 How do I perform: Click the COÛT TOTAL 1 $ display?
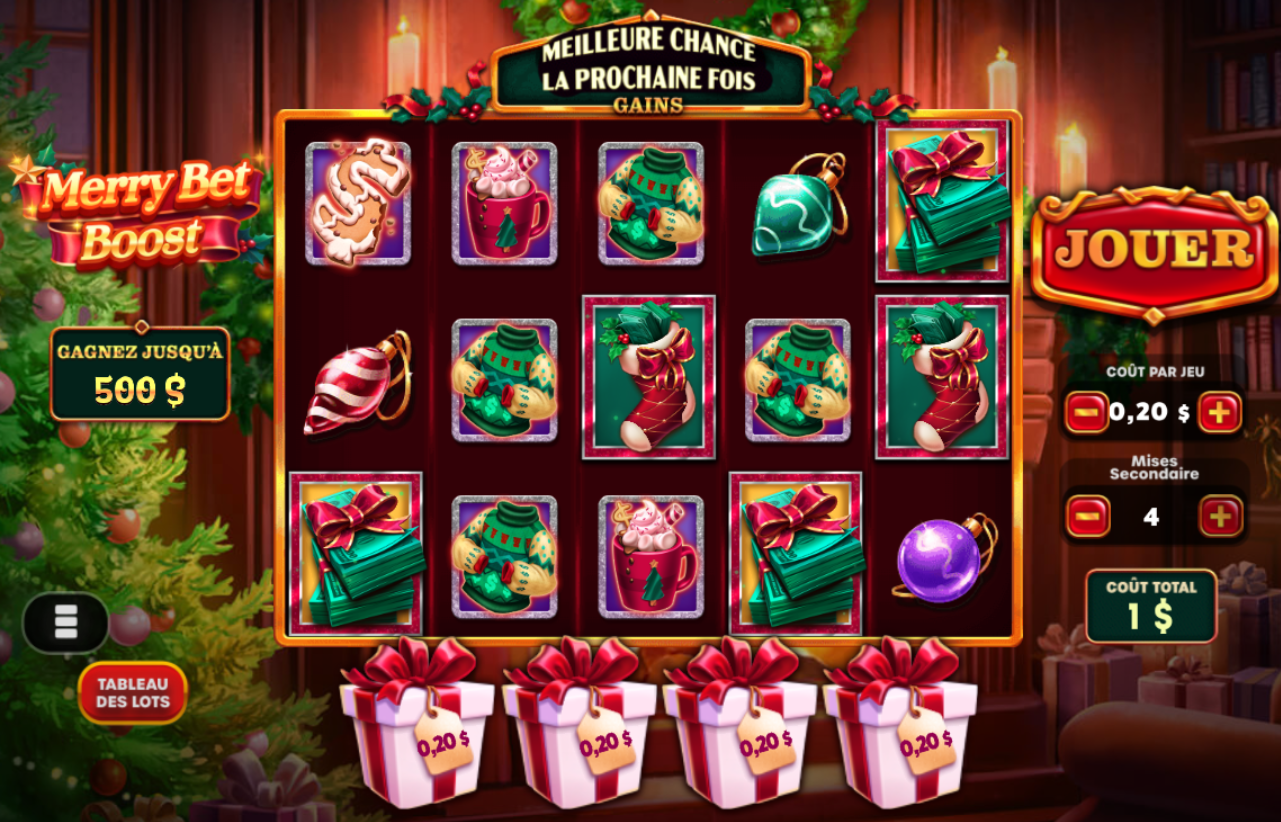tap(1150, 606)
